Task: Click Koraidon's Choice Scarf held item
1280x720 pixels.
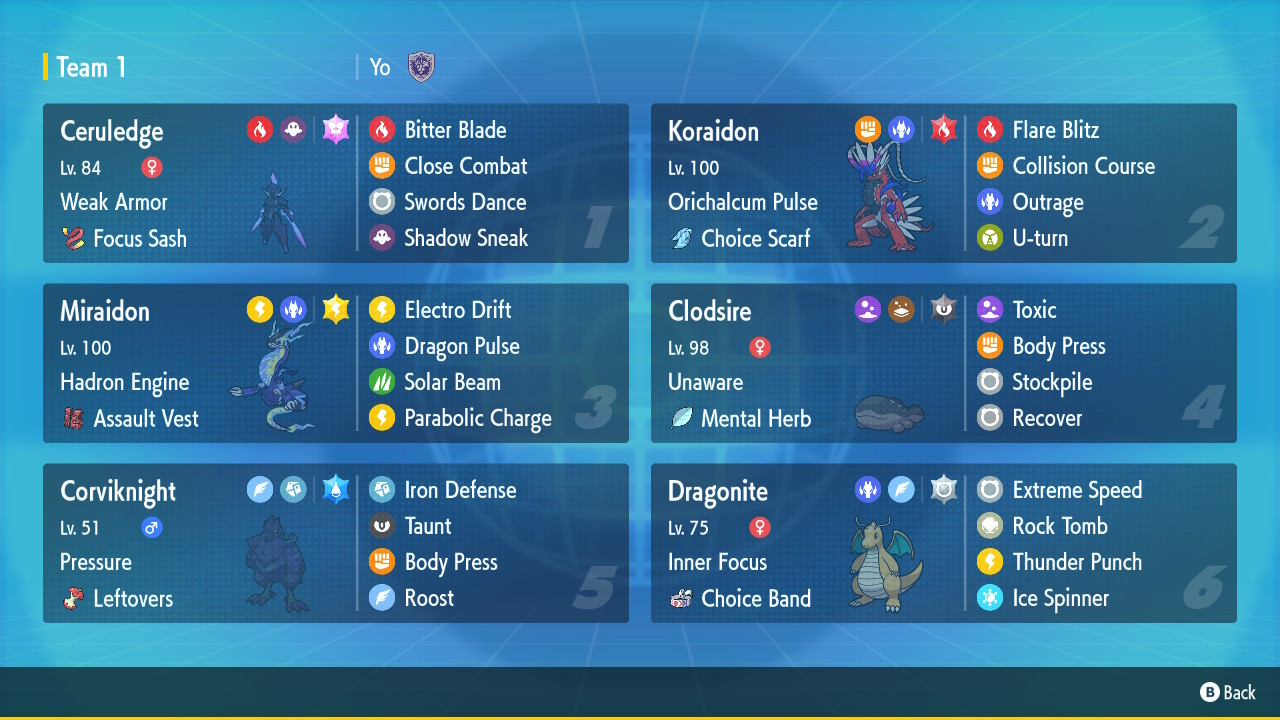Action: pos(742,239)
